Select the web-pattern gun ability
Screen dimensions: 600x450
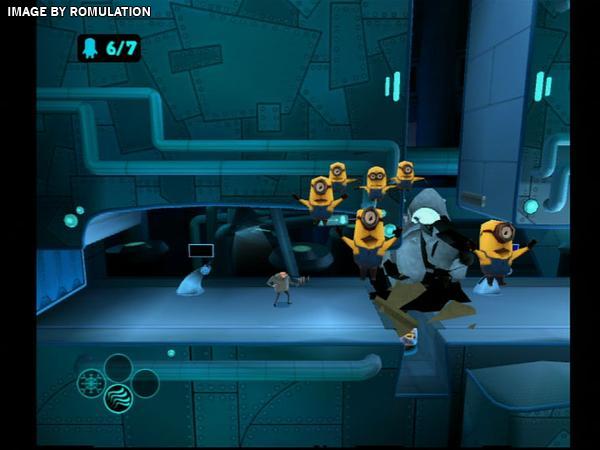[x=92, y=383]
